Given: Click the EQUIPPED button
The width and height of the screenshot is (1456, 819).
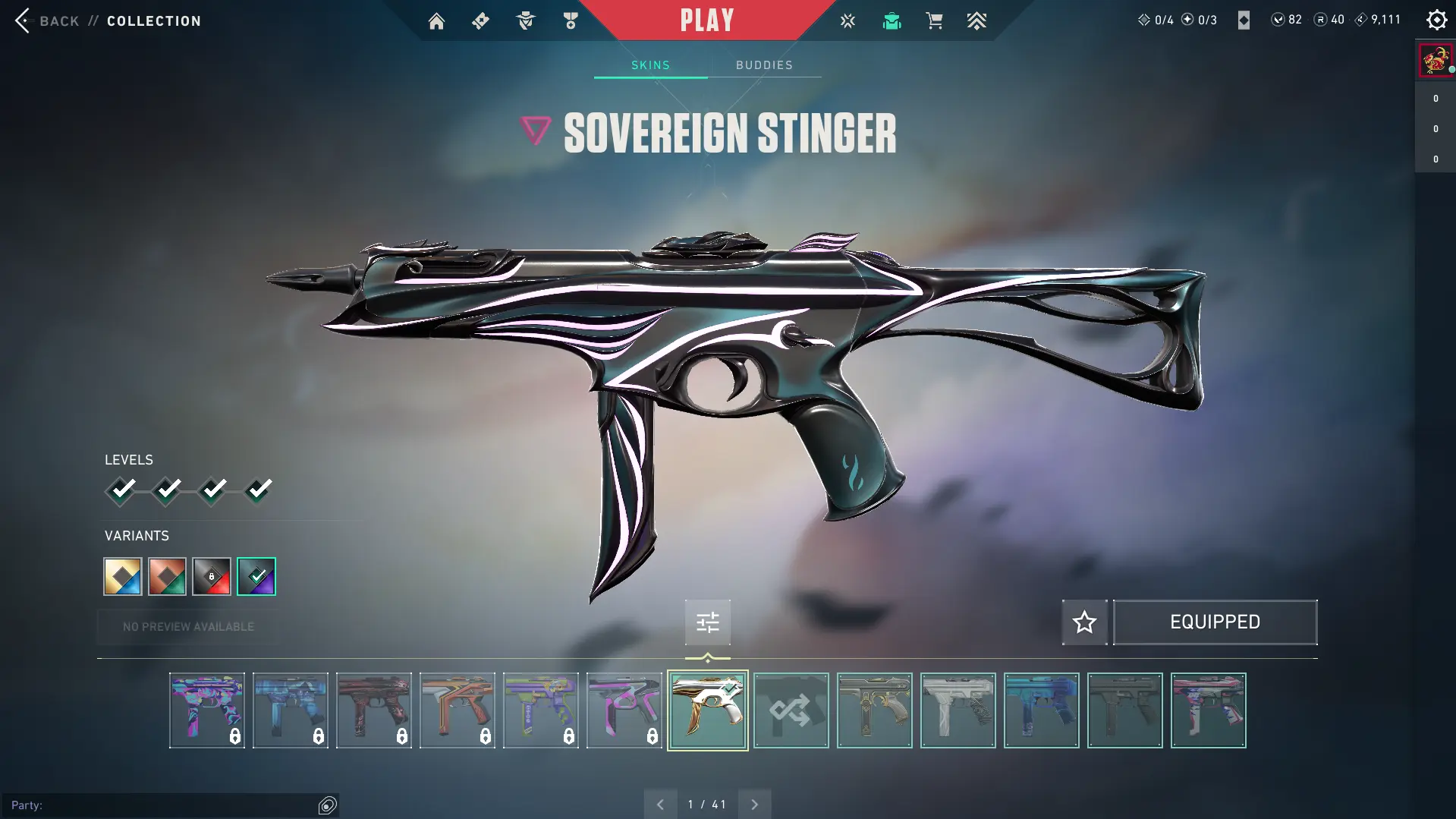Looking at the screenshot, I should [1215, 622].
